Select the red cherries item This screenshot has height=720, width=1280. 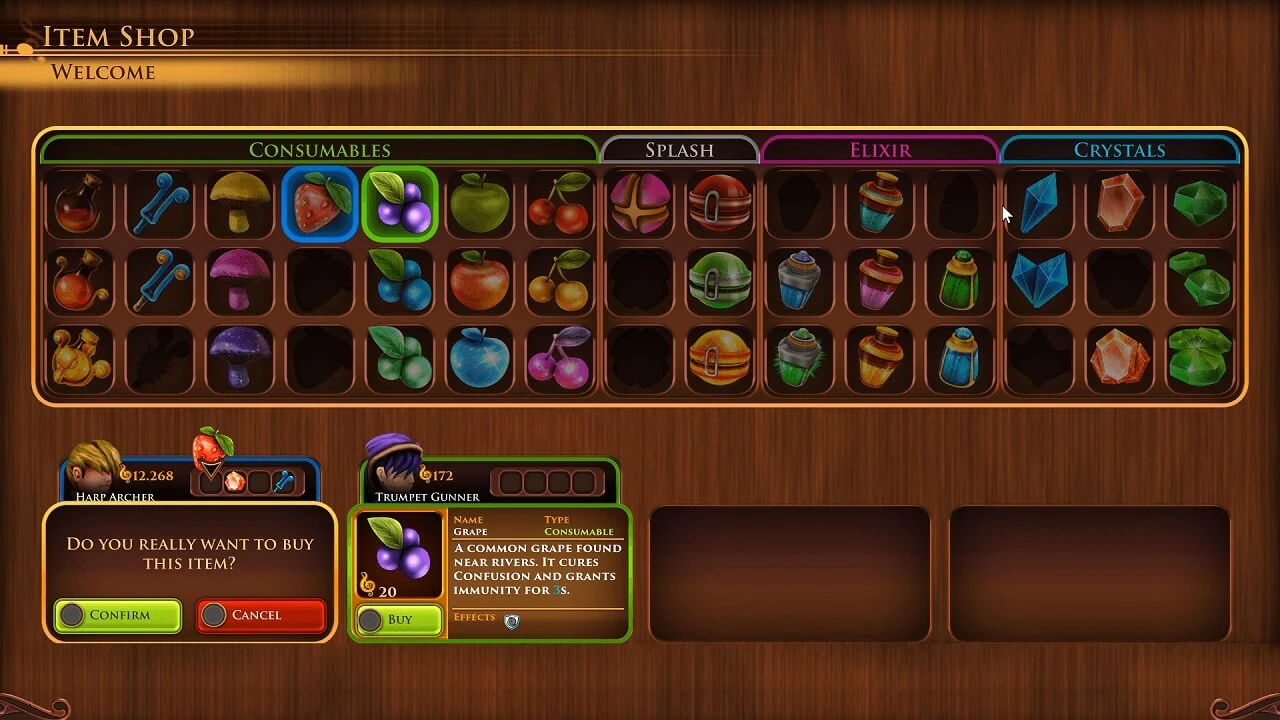[560, 205]
